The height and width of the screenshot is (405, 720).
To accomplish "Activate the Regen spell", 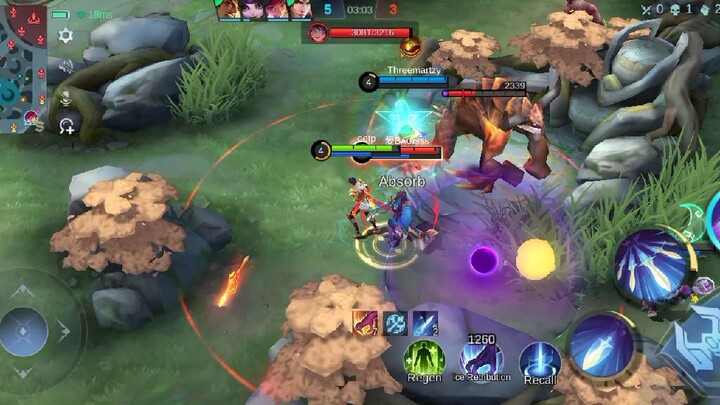I will coord(424,360).
